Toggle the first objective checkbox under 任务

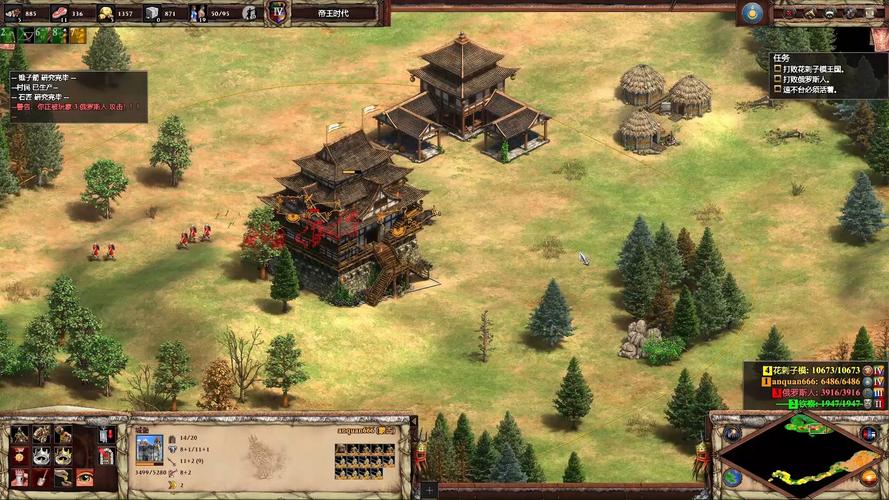775,69
